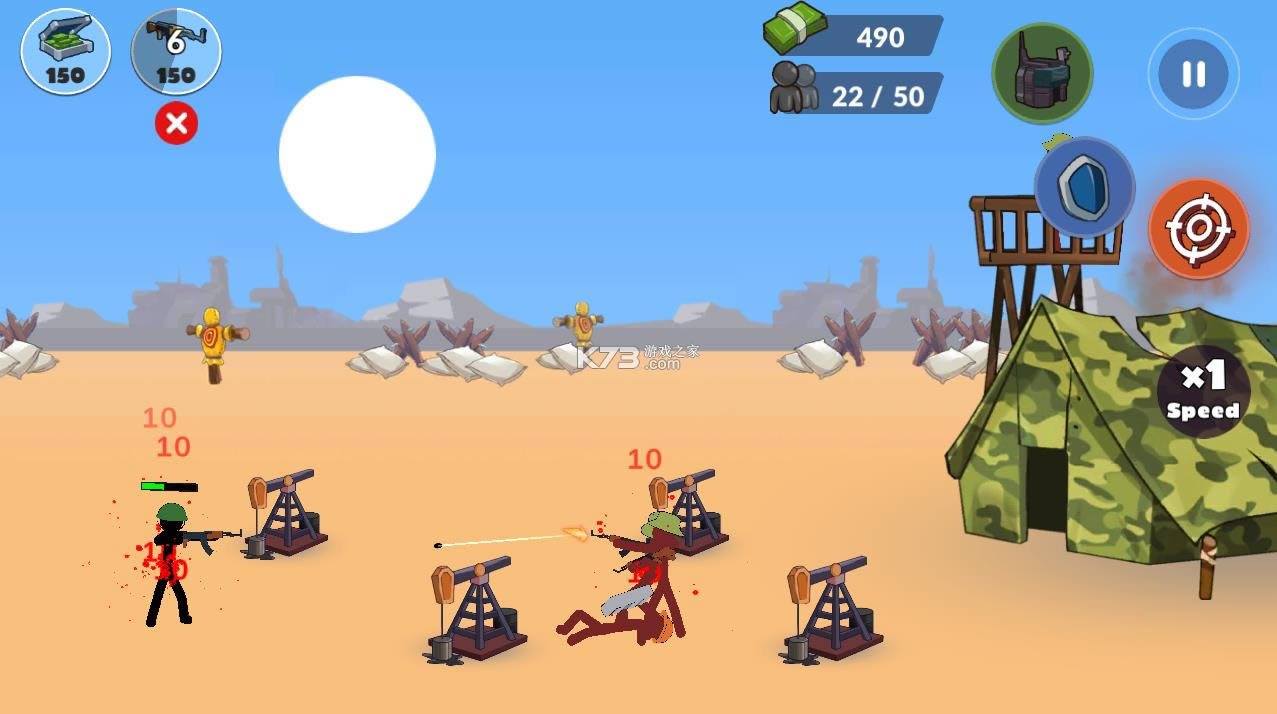This screenshot has height=714, width=1277.
Task: Pause the game
Action: [x=1193, y=74]
